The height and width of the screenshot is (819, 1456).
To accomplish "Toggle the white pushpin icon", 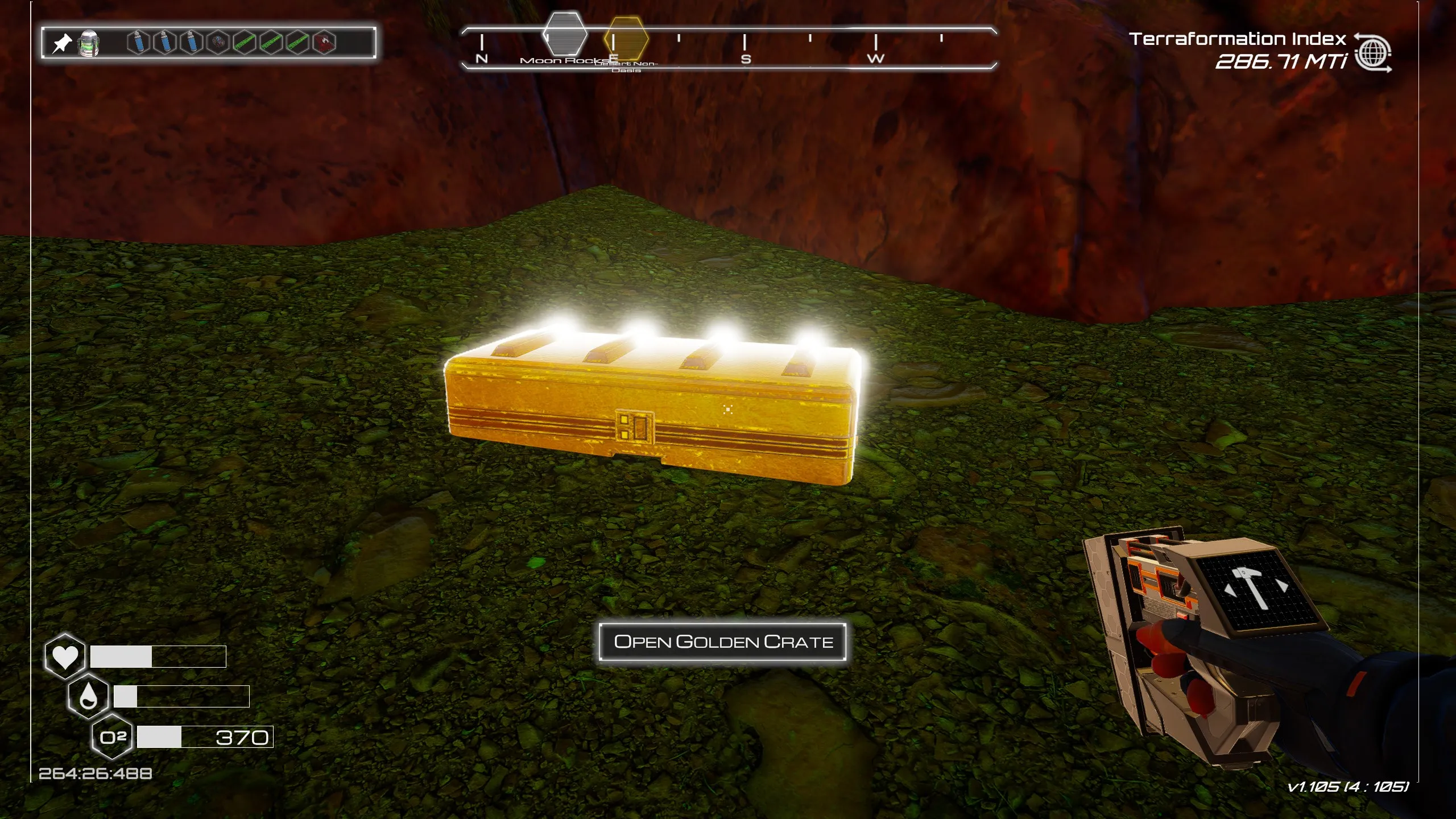I will click(x=62, y=43).
